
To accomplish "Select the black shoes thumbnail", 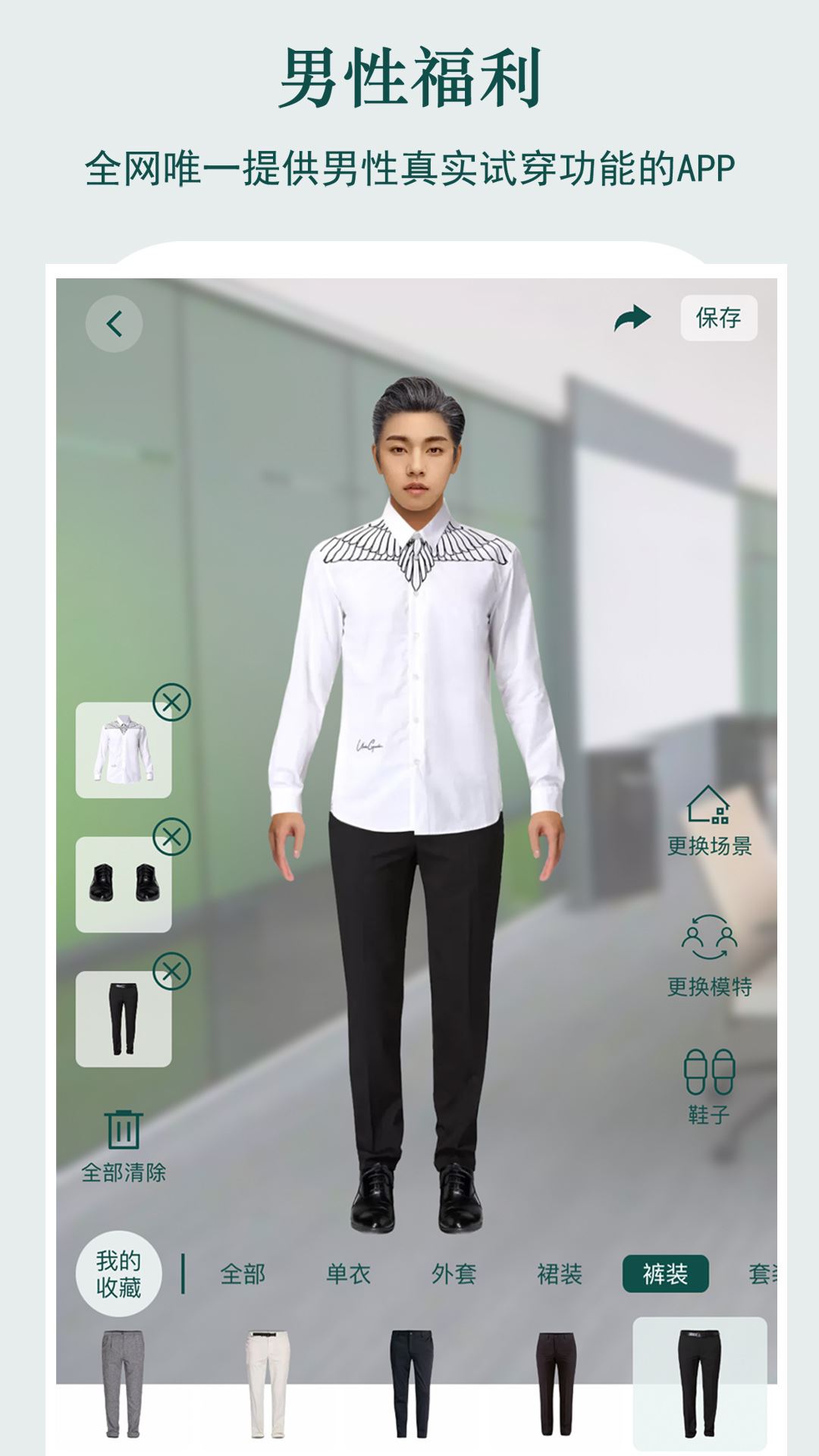I will (123, 885).
